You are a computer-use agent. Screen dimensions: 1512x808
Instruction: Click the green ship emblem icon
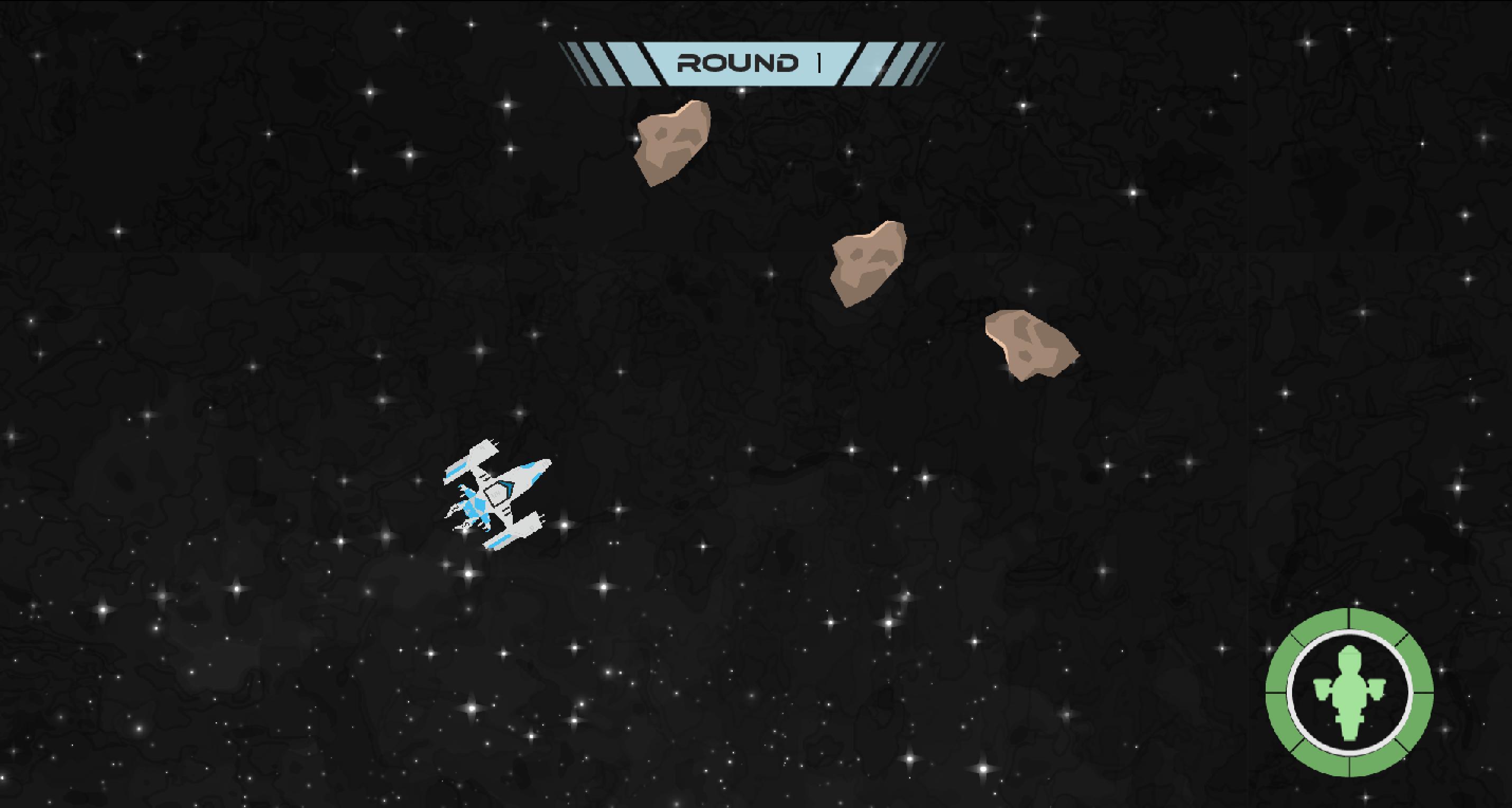pyautogui.click(x=1349, y=693)
